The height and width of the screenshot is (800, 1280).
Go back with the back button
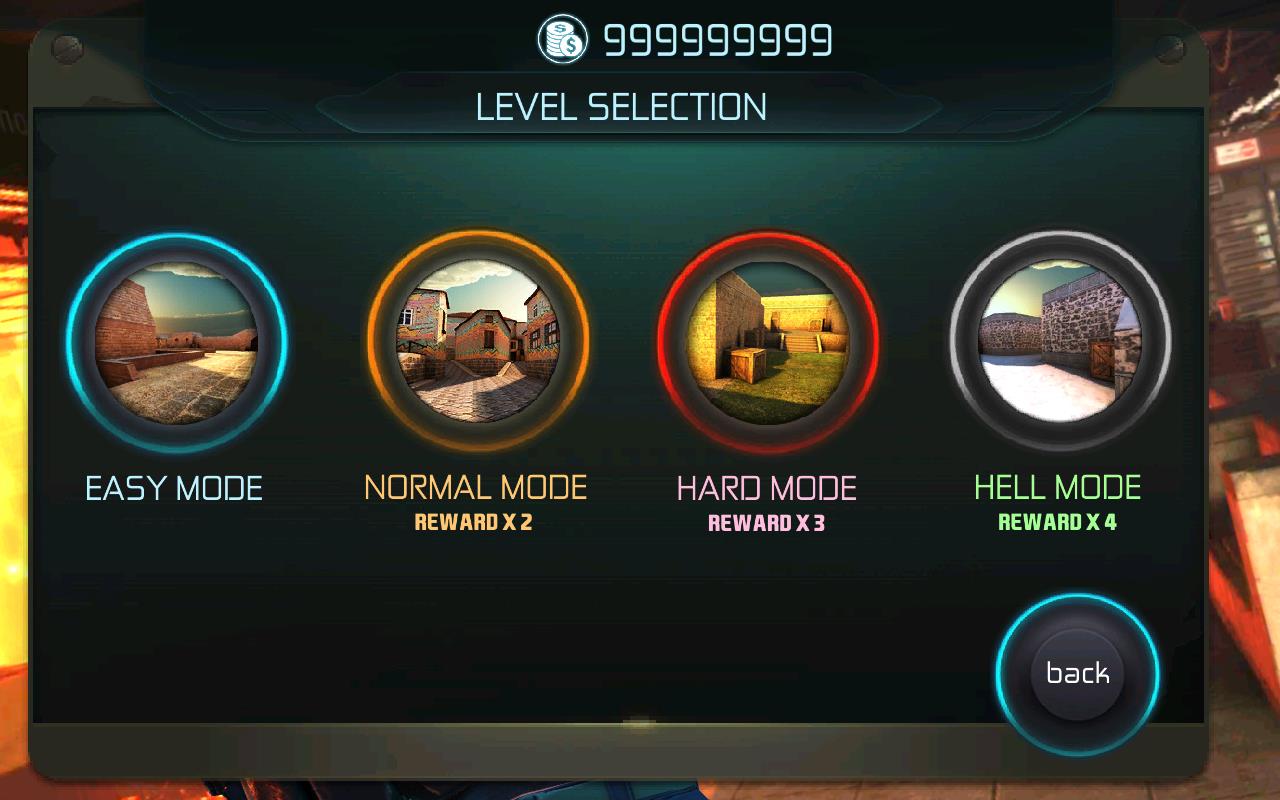pyautogui.click(x=1077, y=674)
